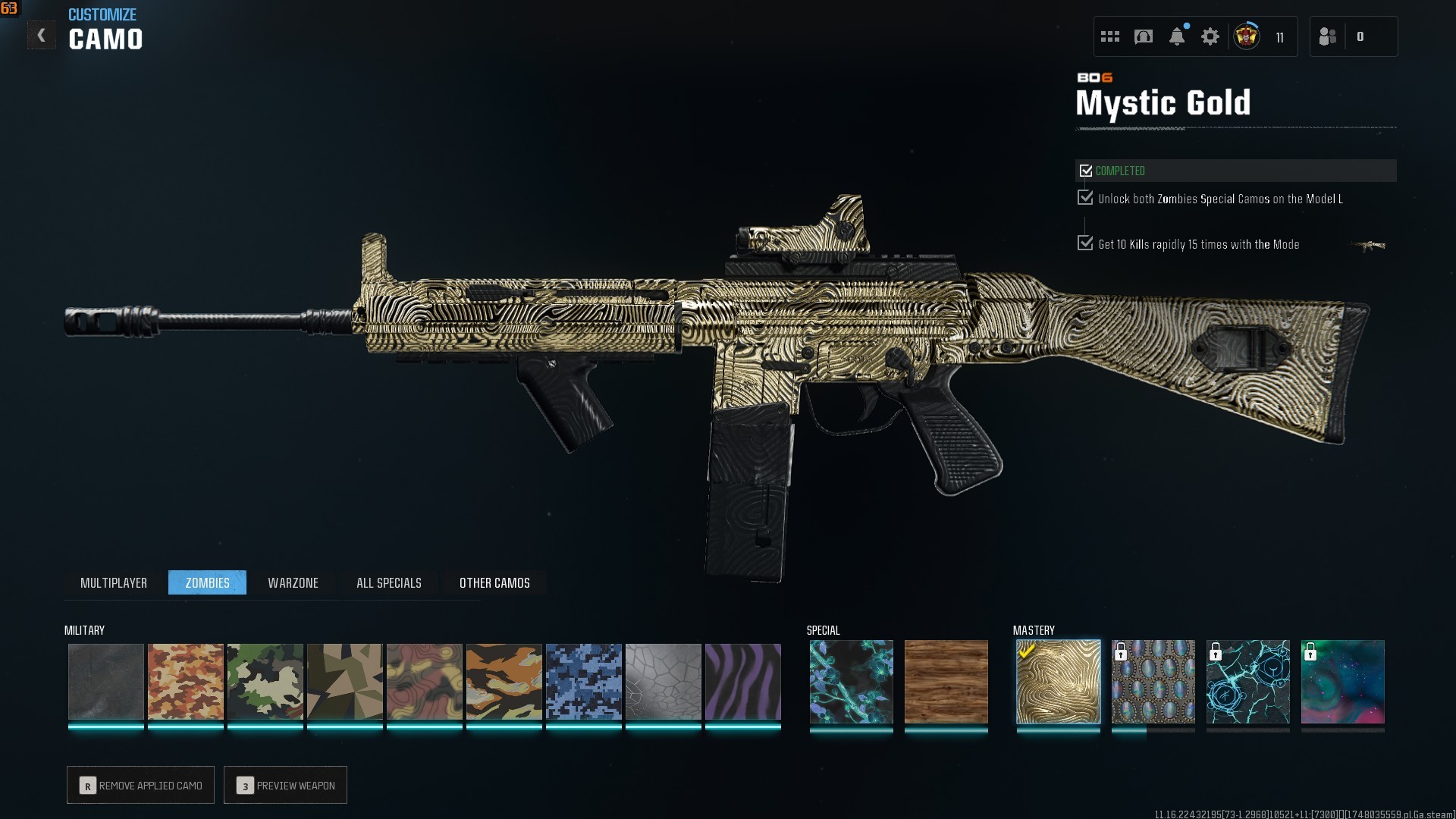Choose the wood grain special camo
Image resolution: width=1456 pixels, height=819 pixels.
coord(946,681)
